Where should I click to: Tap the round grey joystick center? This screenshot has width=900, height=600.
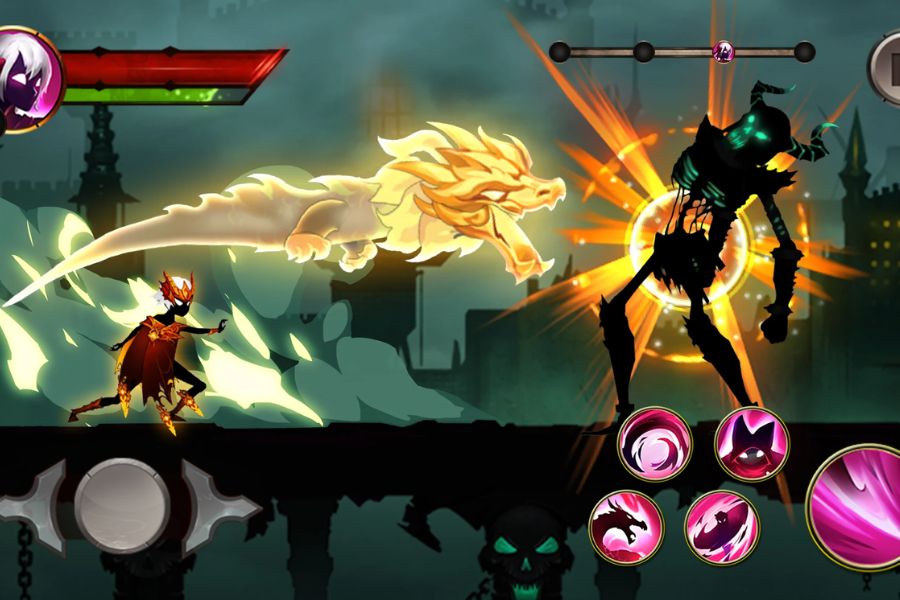point(122,505)
